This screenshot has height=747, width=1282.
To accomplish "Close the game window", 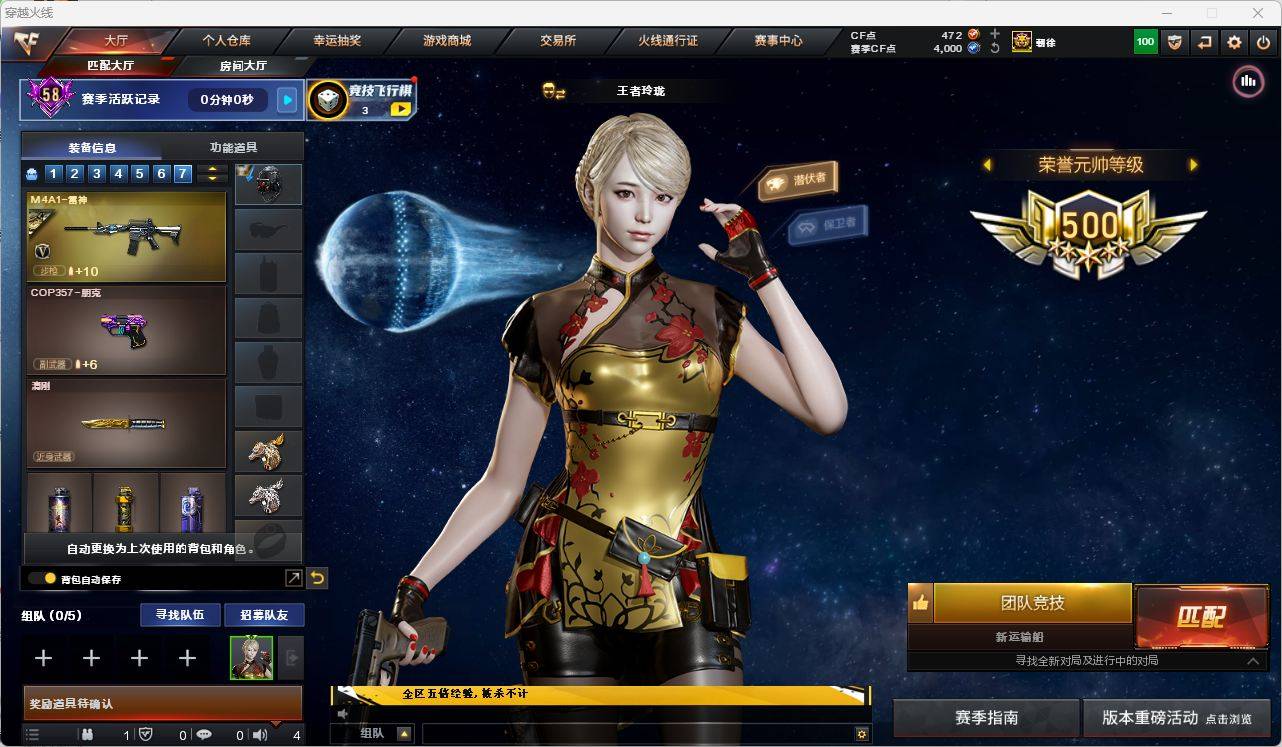I will (x=1258, y=13).
